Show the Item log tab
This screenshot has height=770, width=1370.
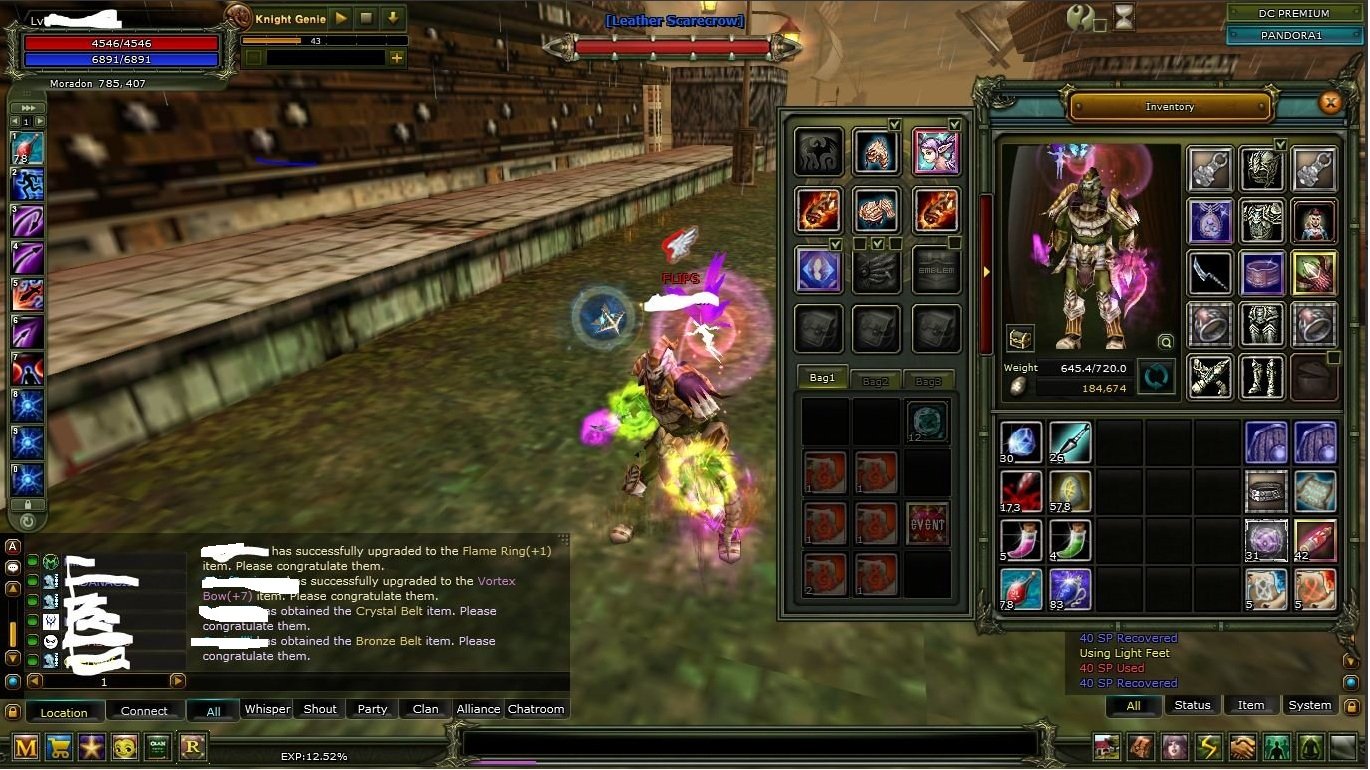point(1250,705)
